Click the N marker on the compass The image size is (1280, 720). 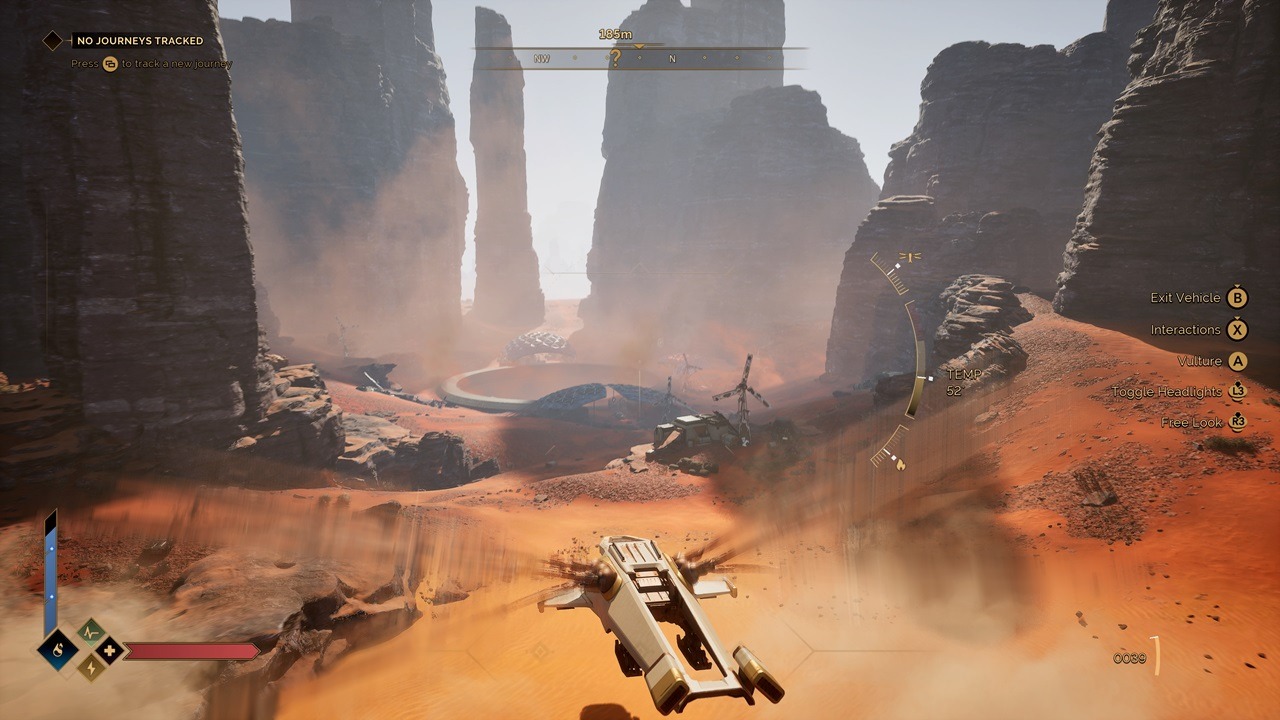(673, 60)
